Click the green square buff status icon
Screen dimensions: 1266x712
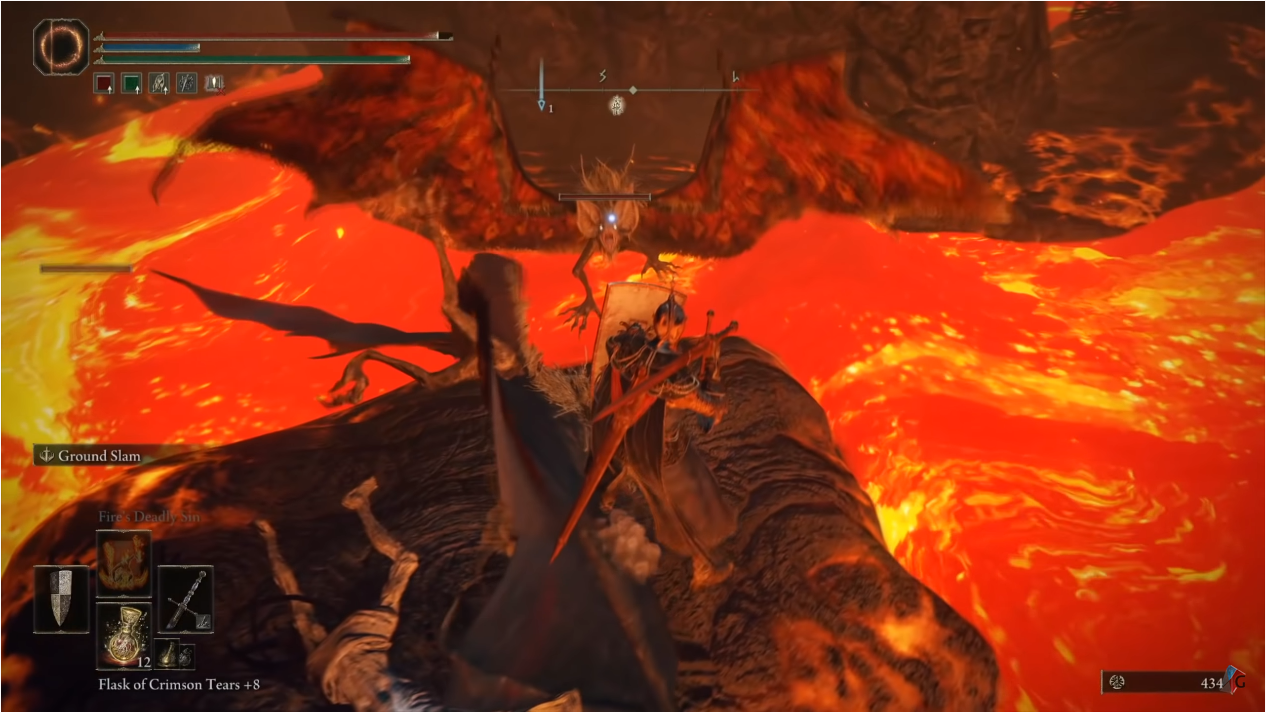(x=131, y=84)
